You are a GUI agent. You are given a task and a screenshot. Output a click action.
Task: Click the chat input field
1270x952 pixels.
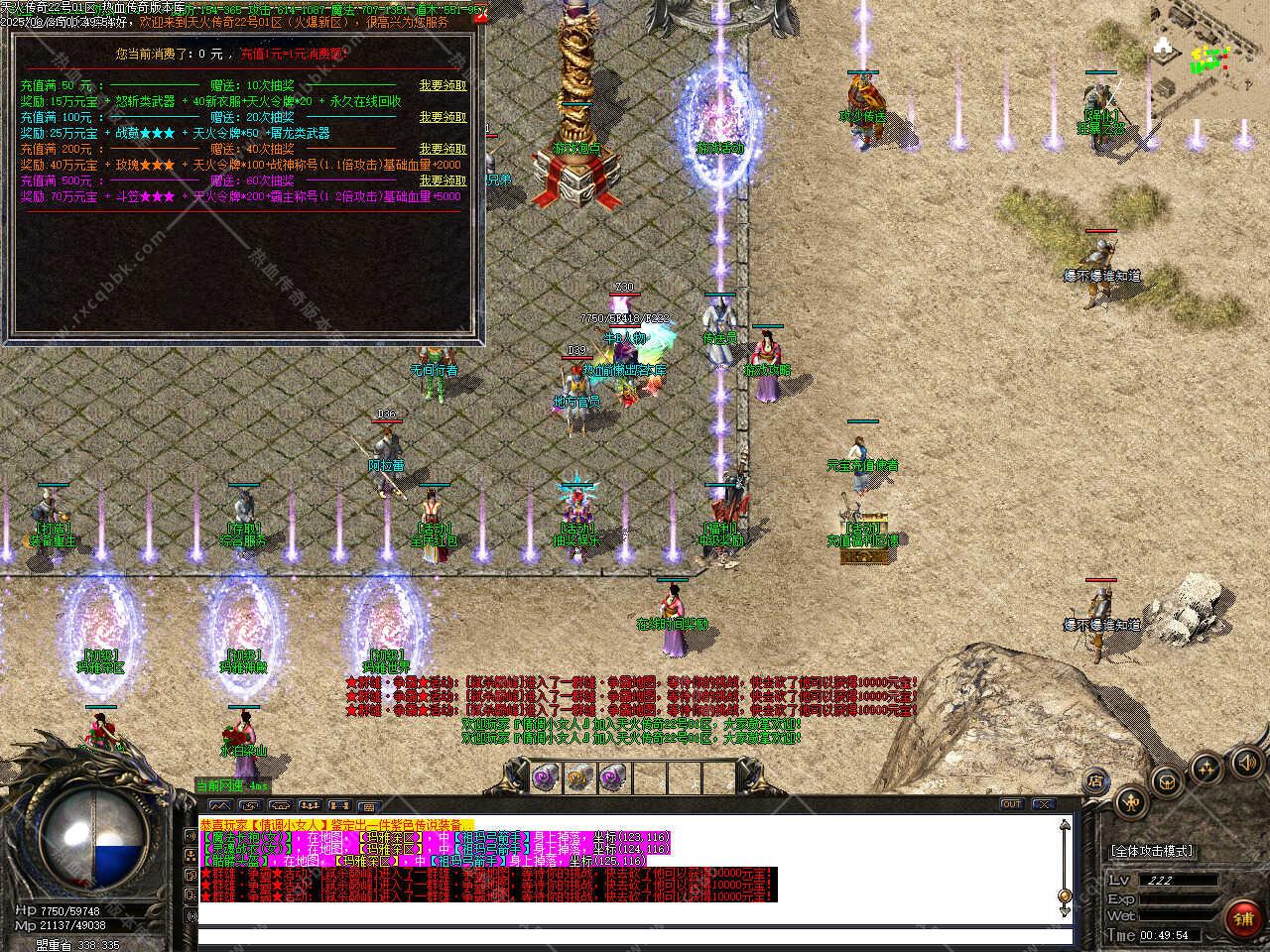coord(635,936)
